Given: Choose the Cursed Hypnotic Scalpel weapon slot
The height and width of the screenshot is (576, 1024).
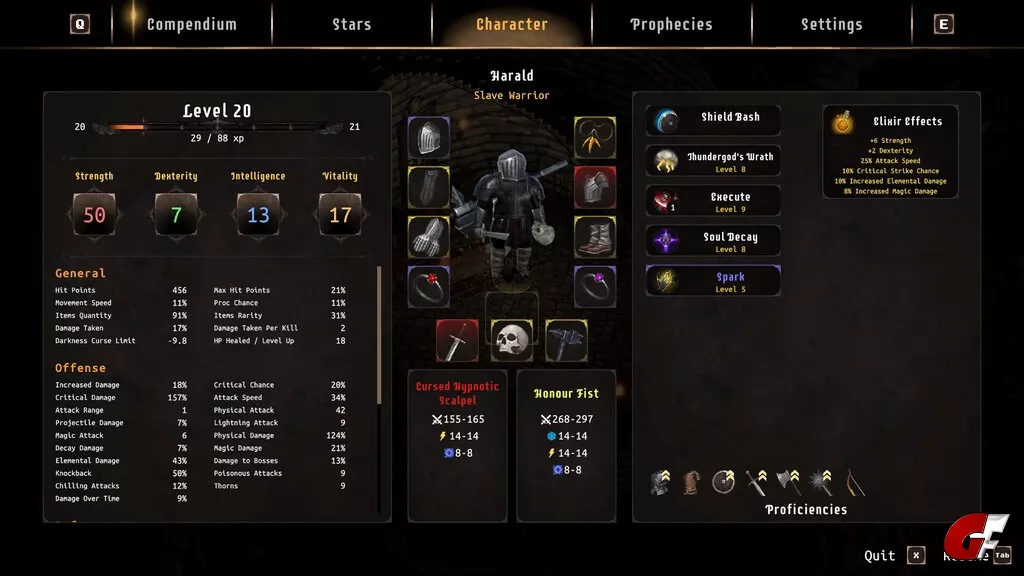Looking at the screenshot, I should [457, 340].
